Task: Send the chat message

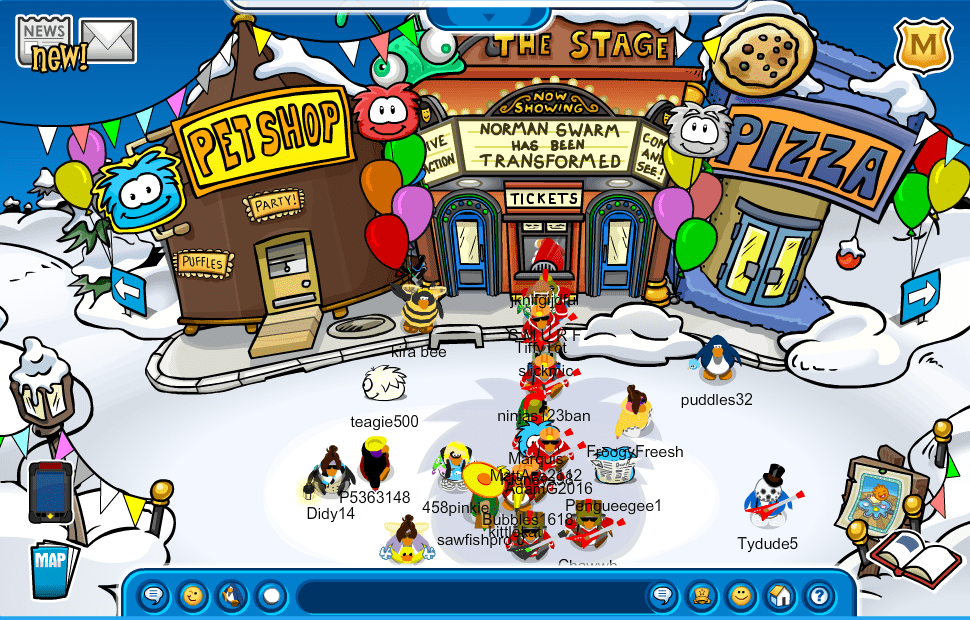Action: [x=662, y=597]
